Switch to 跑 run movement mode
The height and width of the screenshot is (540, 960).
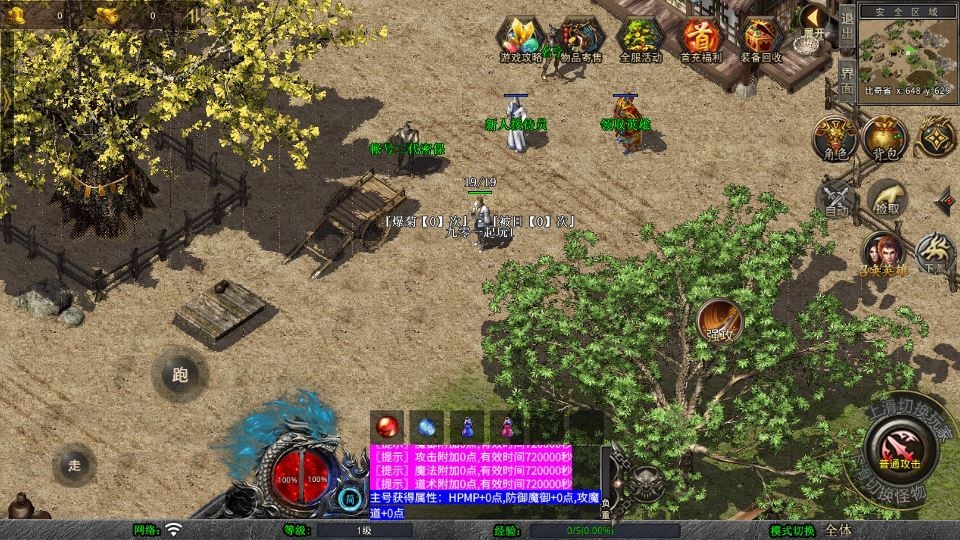click(180, 376)
